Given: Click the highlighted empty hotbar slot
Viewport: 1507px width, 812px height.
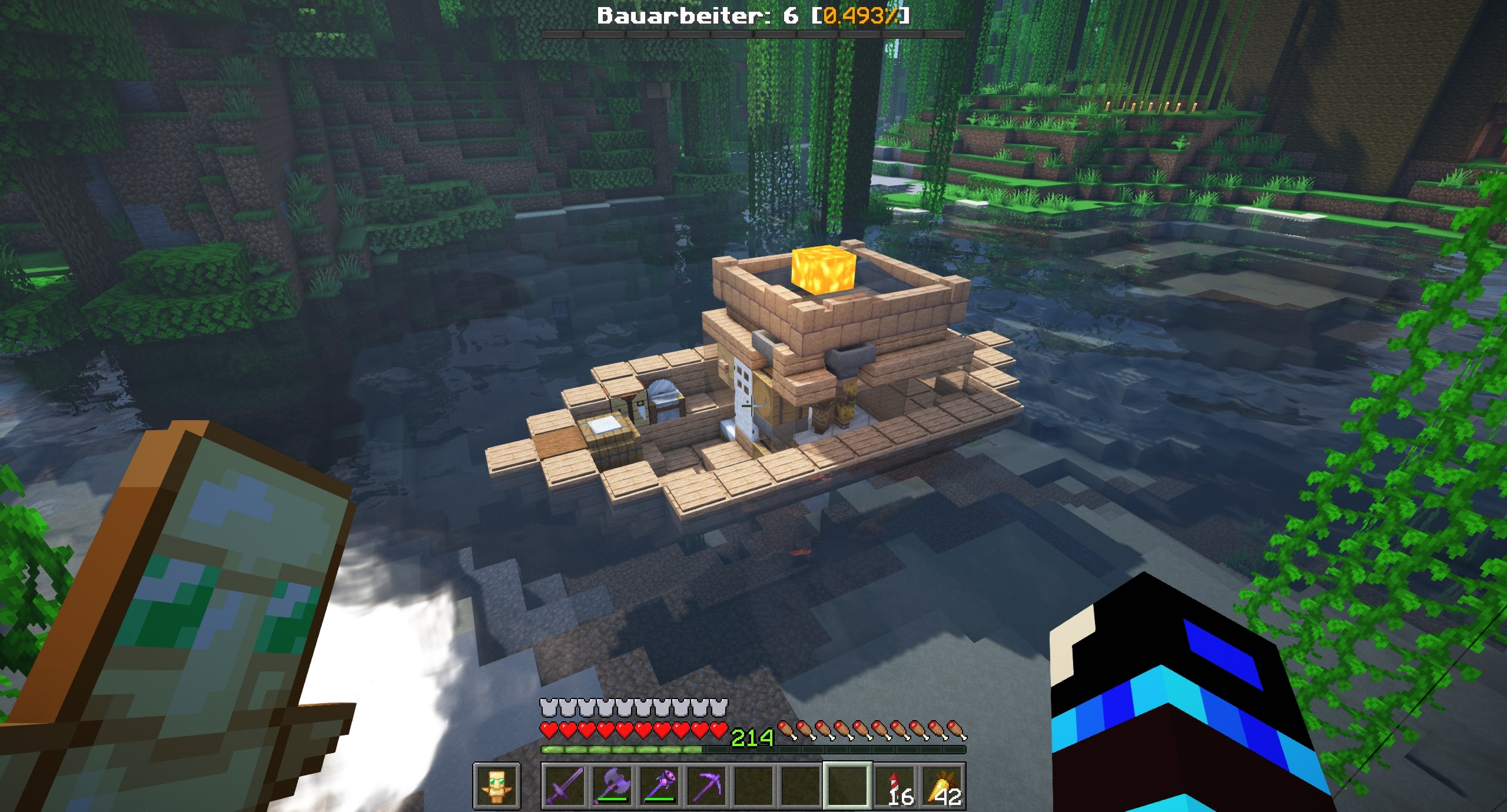Looking at the screenshot, I should [x=847, y=786].
